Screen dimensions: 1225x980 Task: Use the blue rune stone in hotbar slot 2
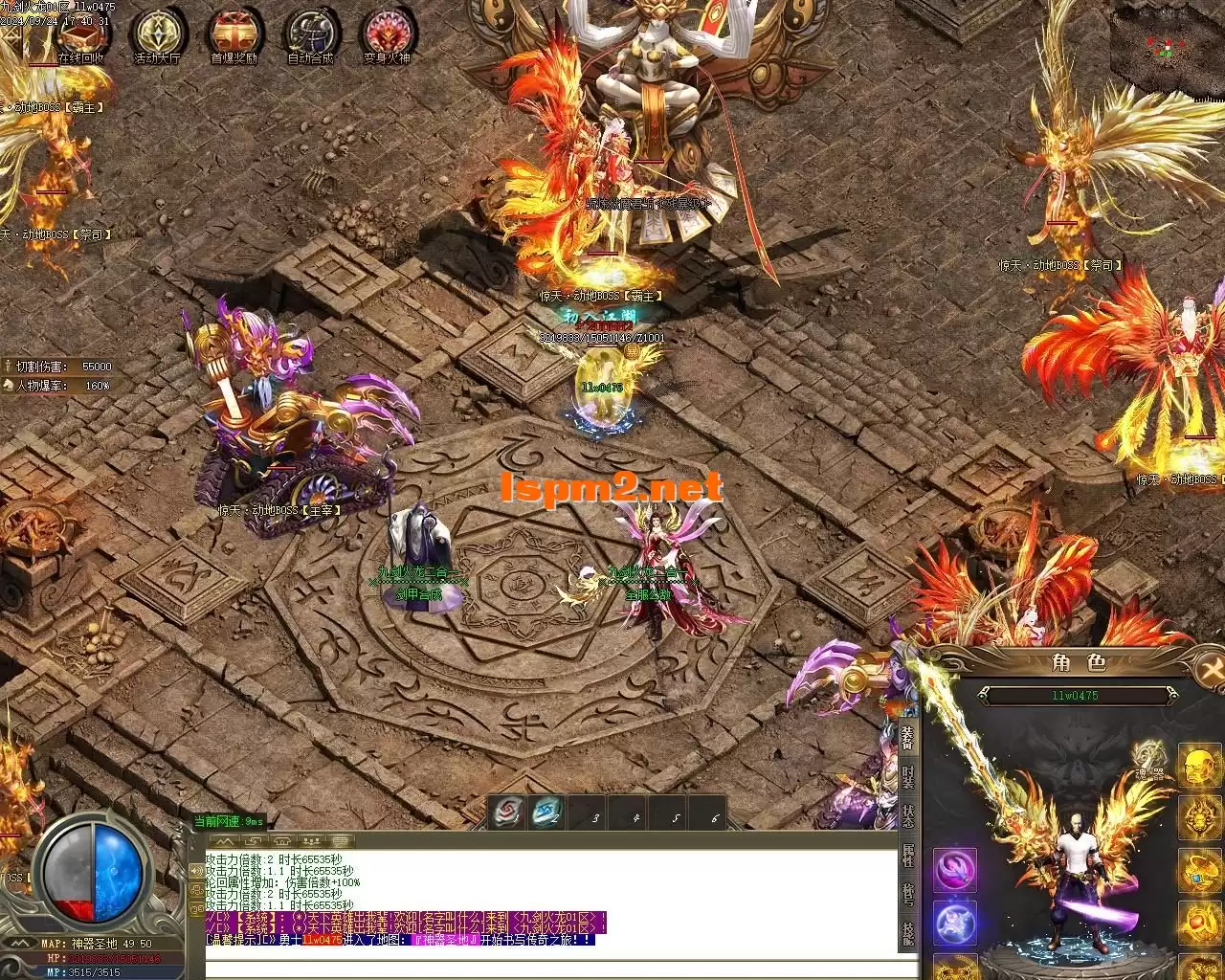[546, 813]
